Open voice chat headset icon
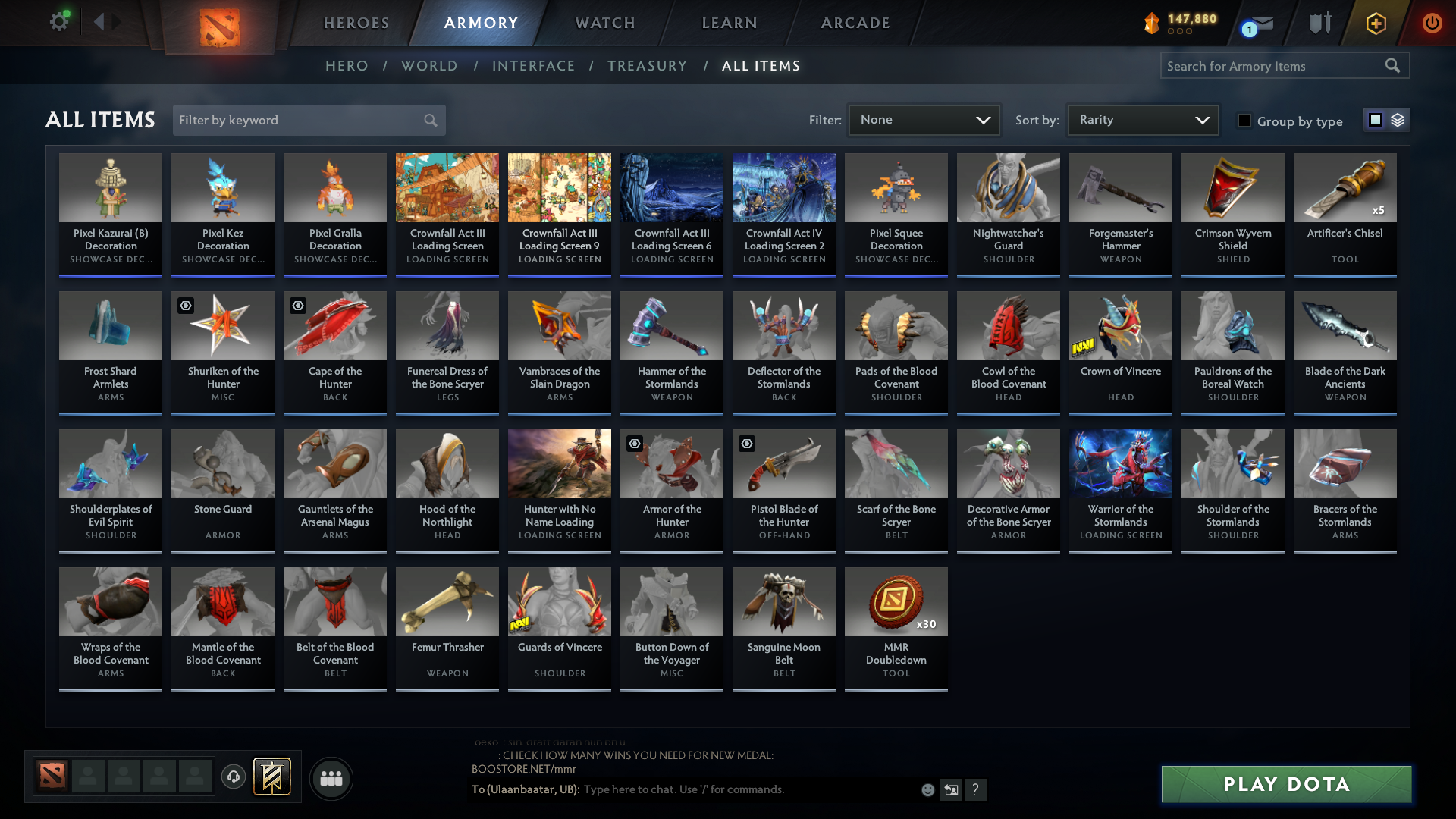1456x819 pixels. click(234, 777)
